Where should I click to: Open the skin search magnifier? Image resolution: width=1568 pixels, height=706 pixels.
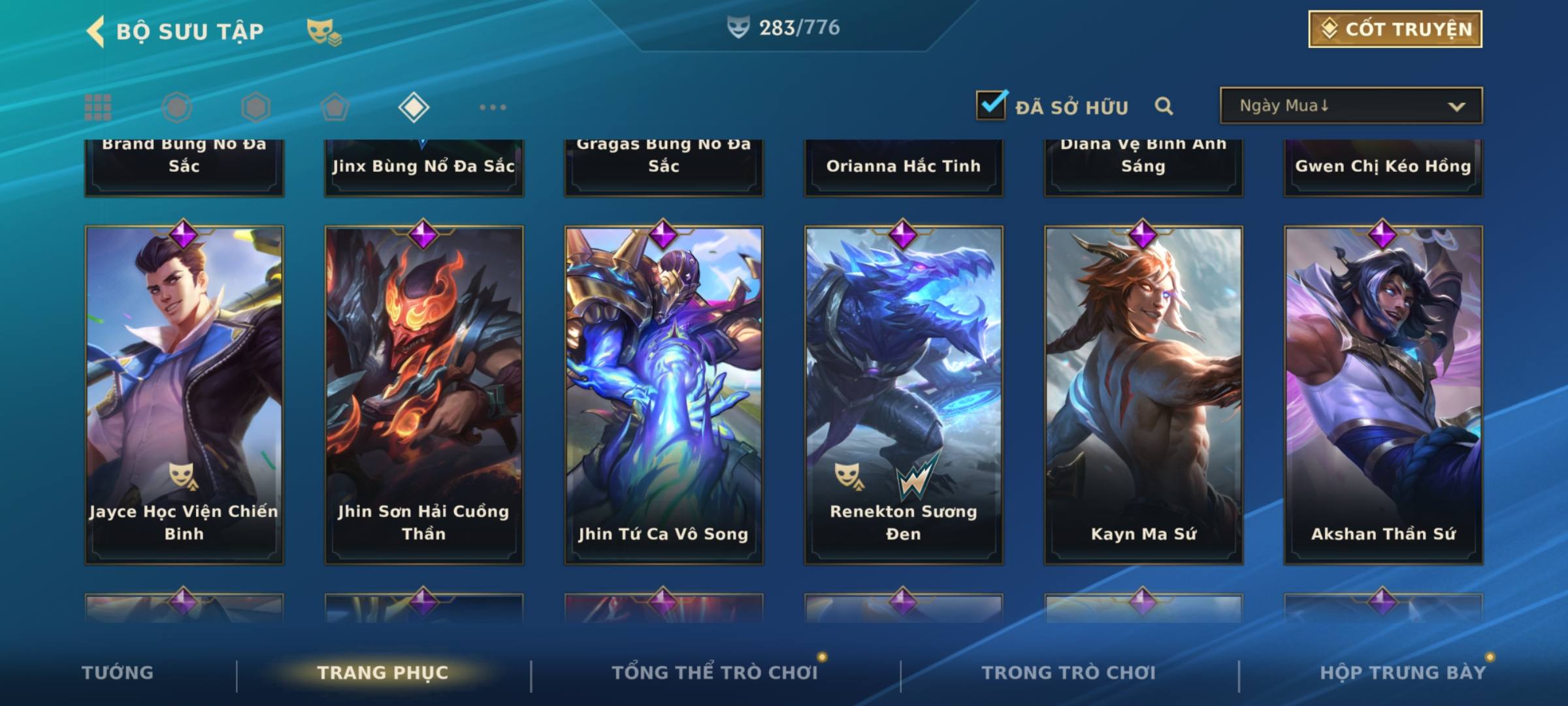(x=1164, y=106)
